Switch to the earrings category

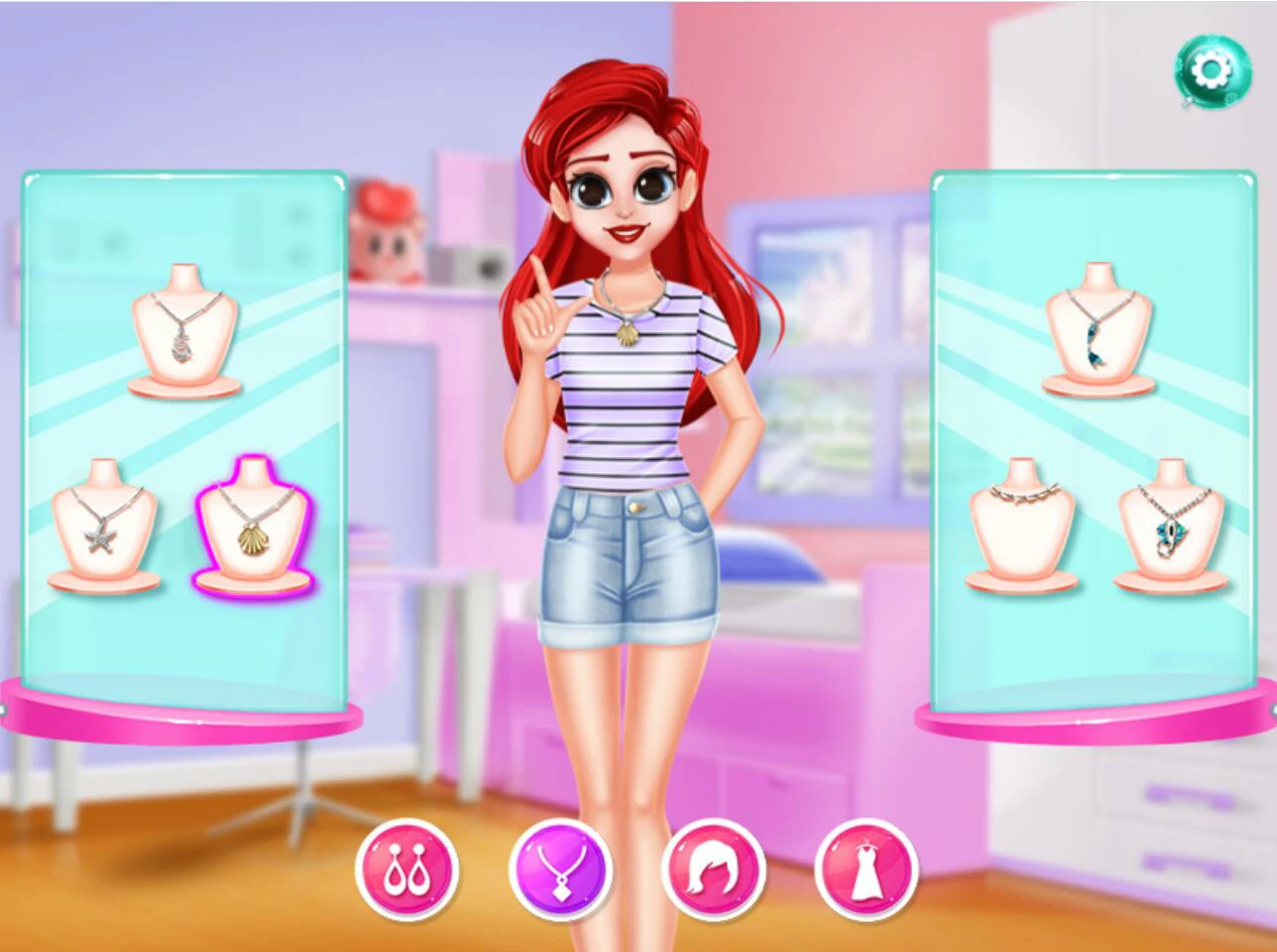point(406,870)
